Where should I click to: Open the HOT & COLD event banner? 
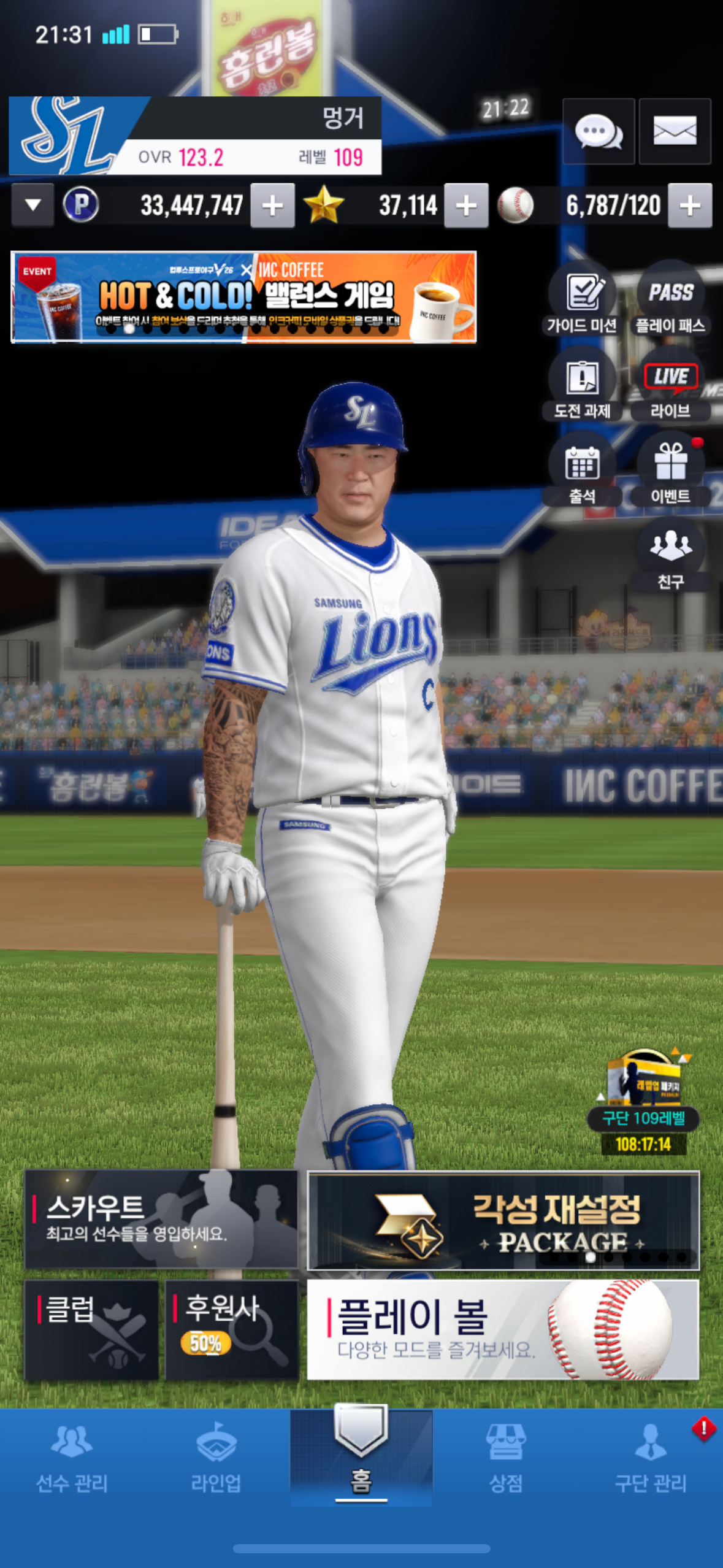(243, 297)
